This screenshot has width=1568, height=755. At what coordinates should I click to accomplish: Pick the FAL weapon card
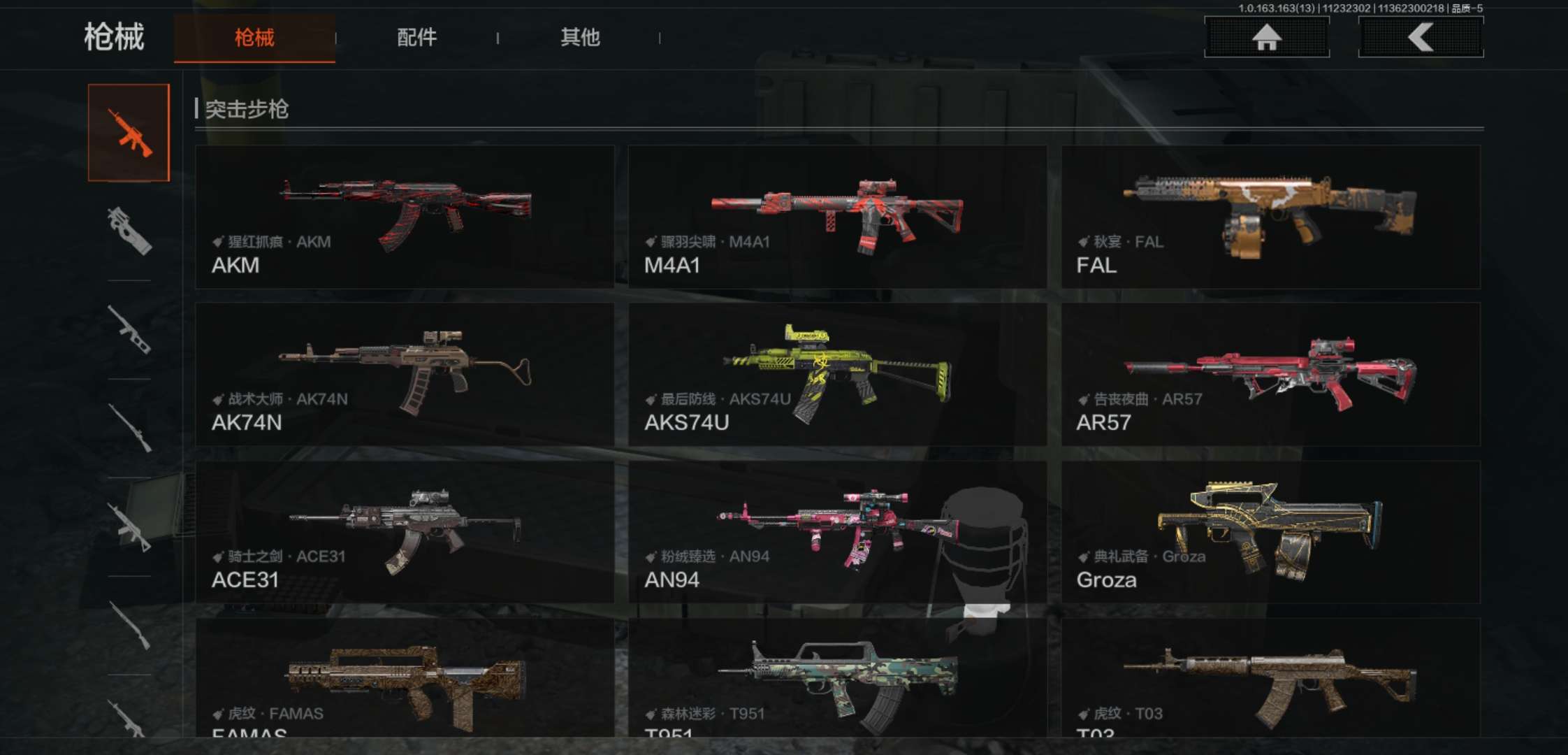(1270, 217)
